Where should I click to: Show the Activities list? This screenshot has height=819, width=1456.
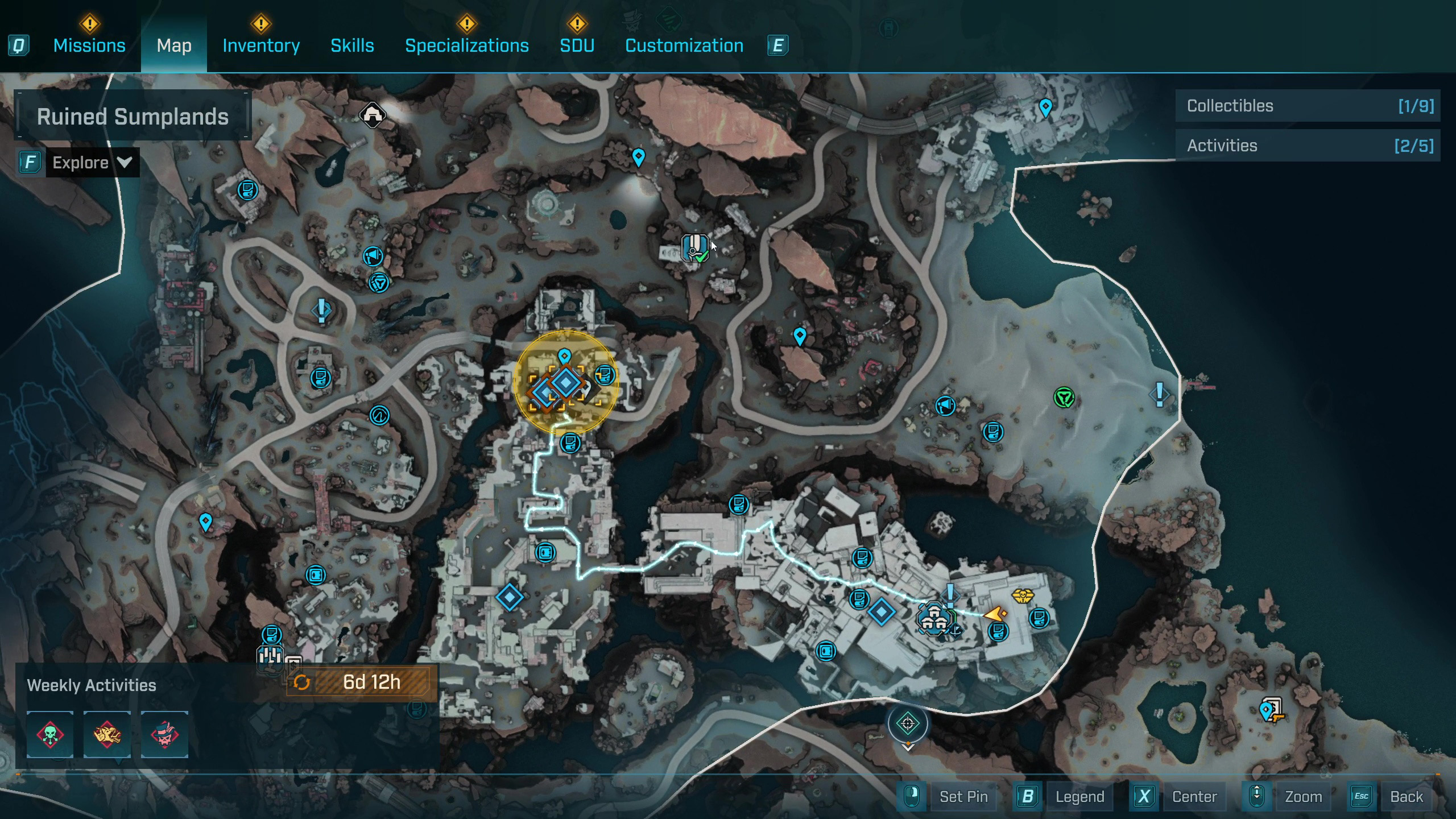[x=1307, y=146]
